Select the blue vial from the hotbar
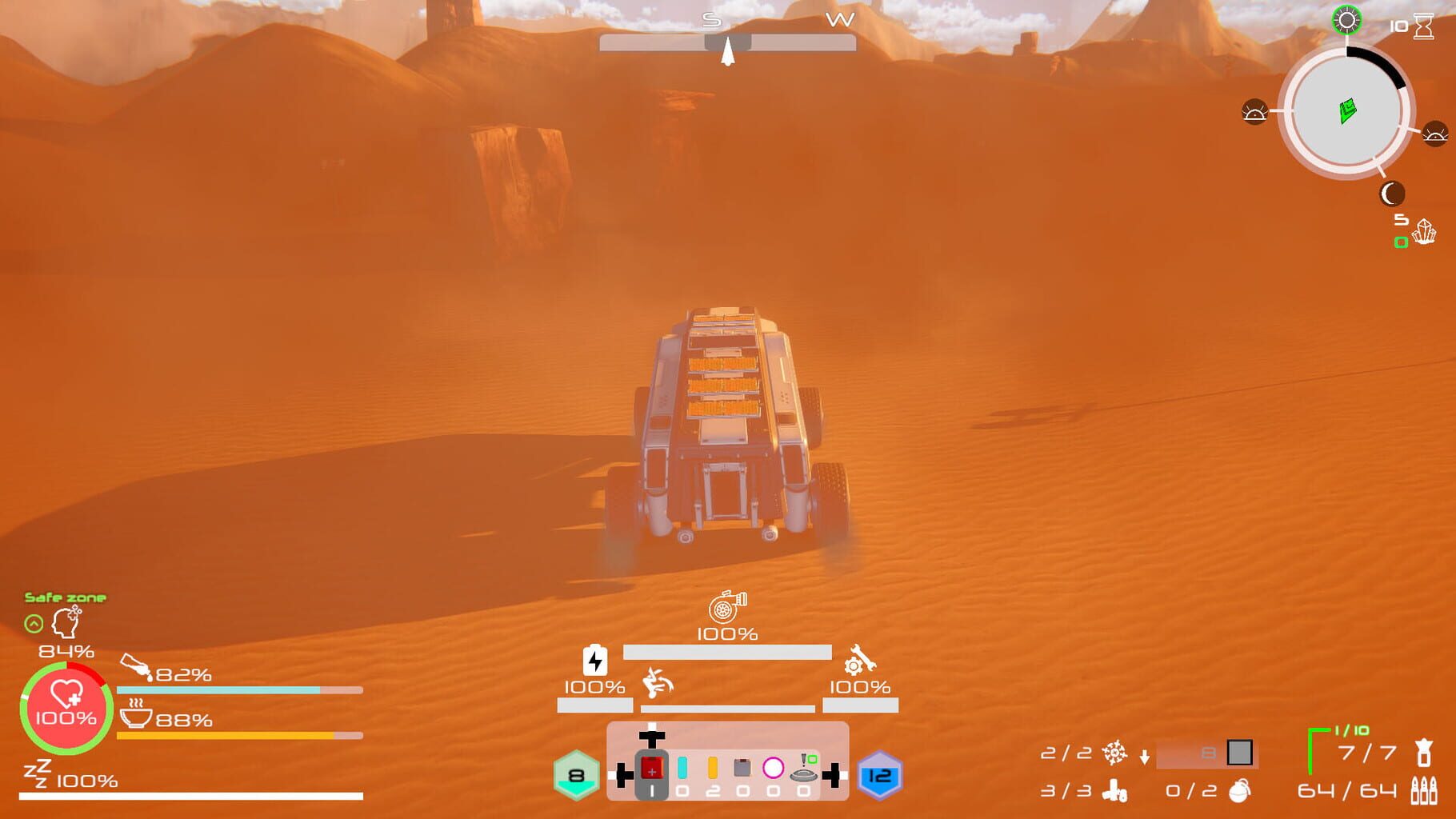This screenshot has width=1456, height=819. pos(682,769)
